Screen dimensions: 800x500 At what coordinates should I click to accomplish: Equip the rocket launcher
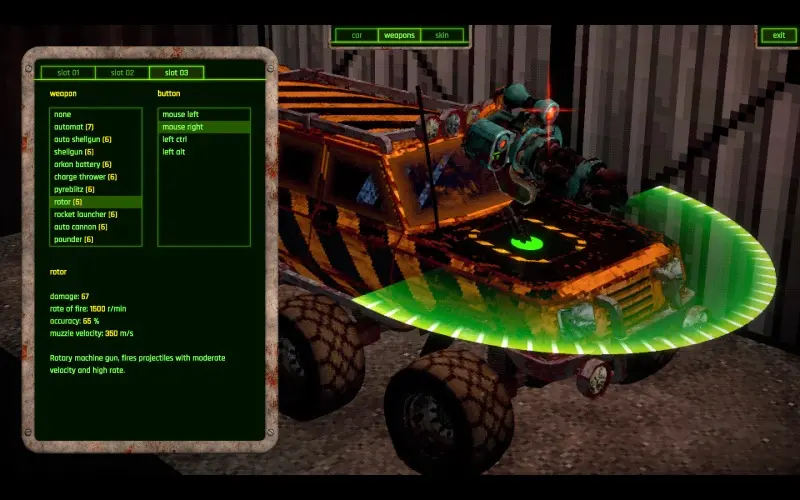tap(86, 215)
